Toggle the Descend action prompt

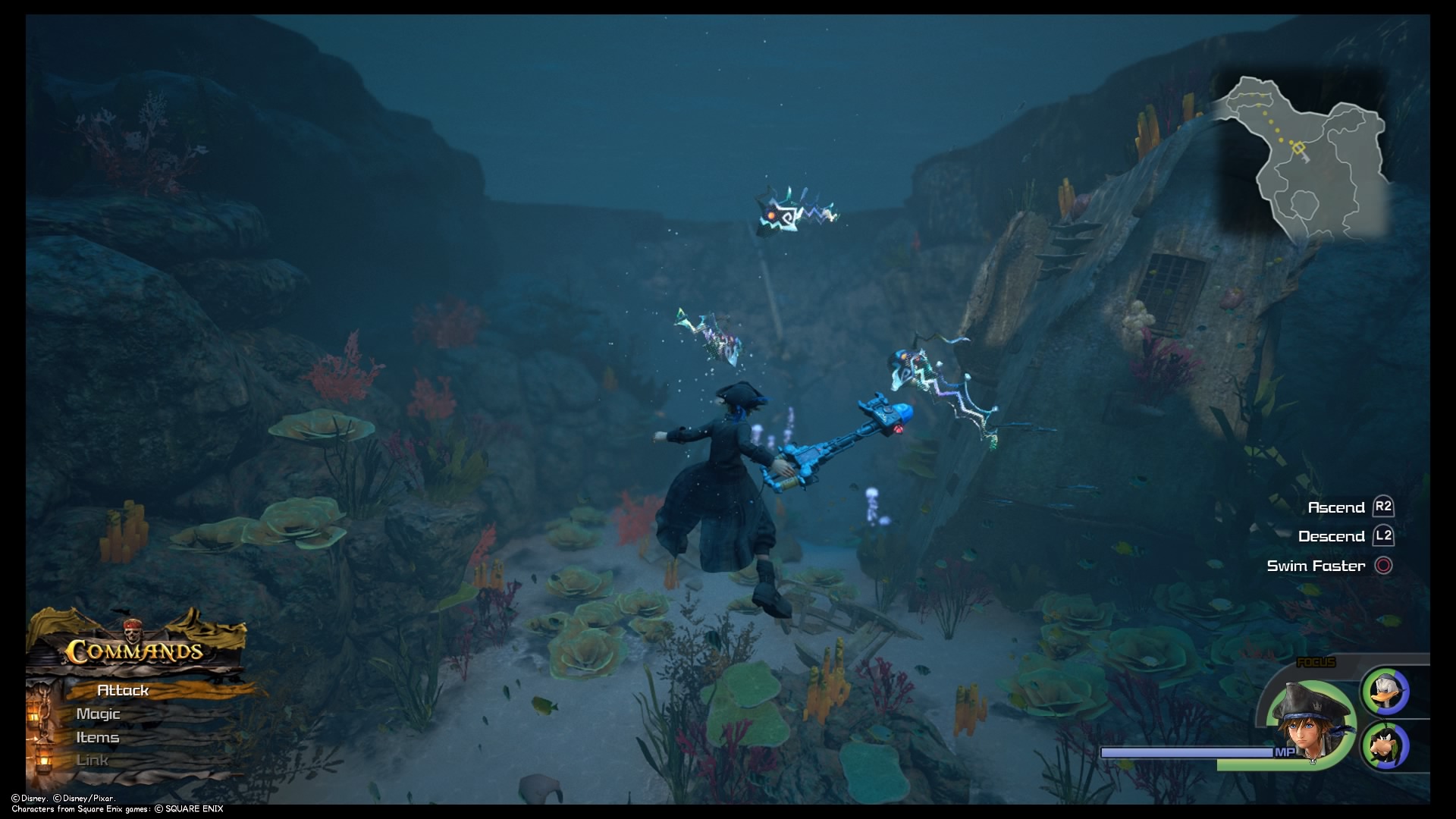pos(1333,536)
